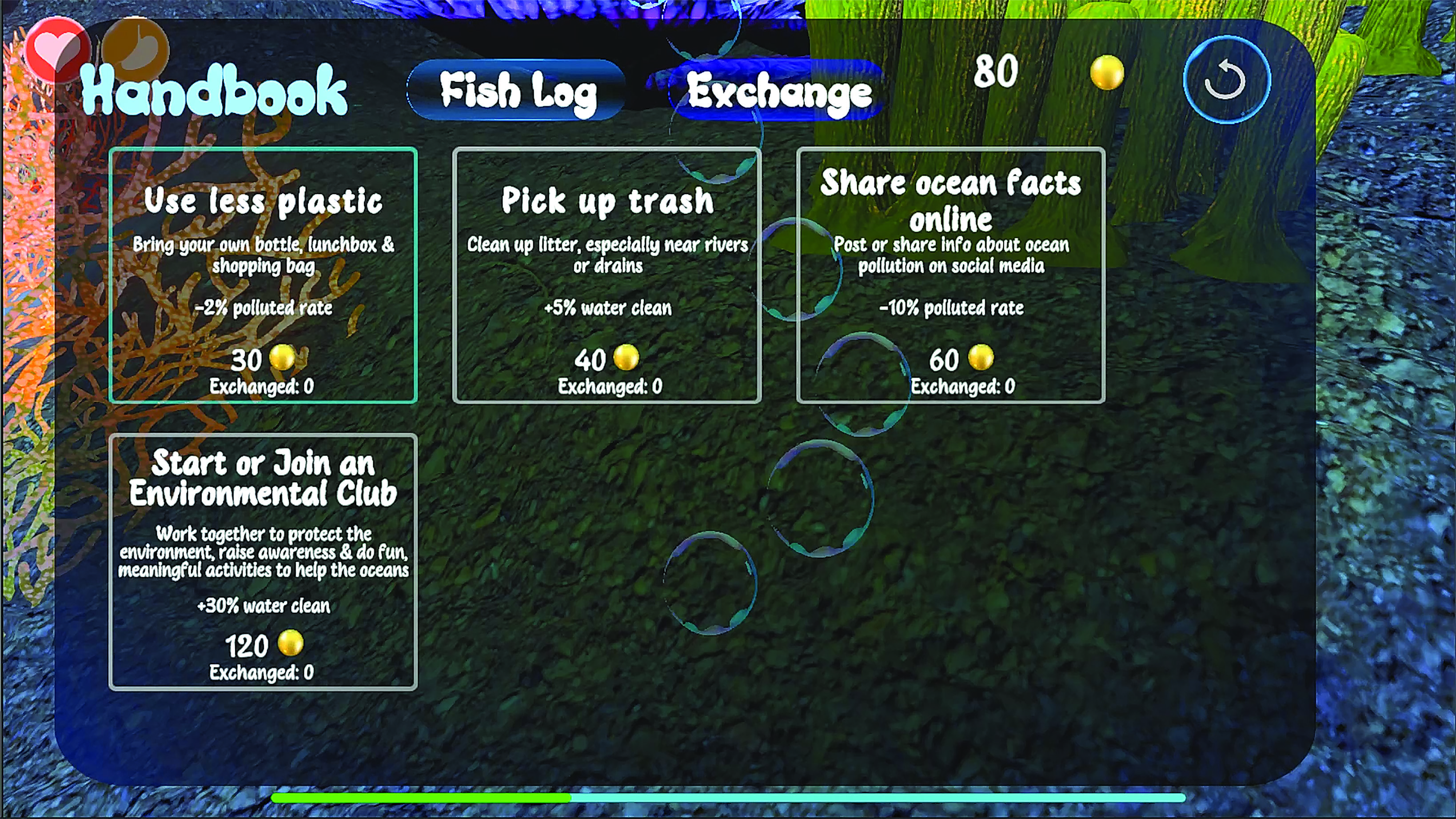This screenshot has width=1456, height=819.
Task: Exchange for Share ocean facts online
Action: pos(951,275)
